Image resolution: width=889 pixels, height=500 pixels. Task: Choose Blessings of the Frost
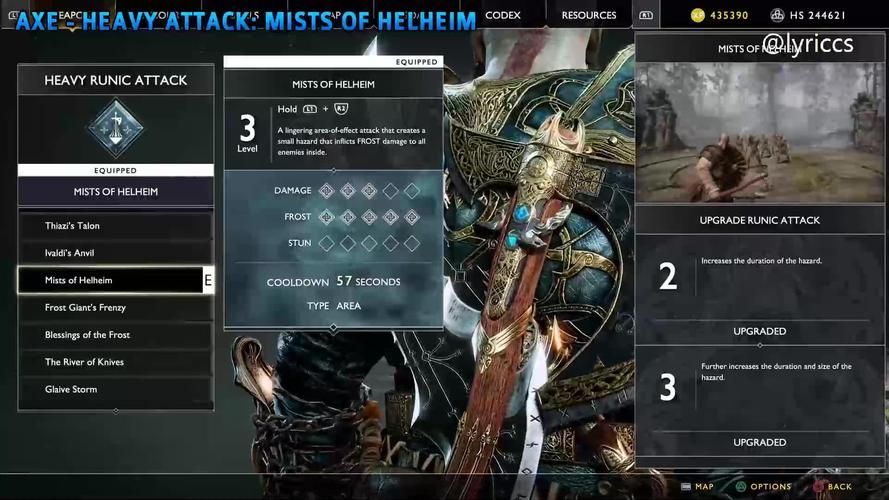[115, 335]
